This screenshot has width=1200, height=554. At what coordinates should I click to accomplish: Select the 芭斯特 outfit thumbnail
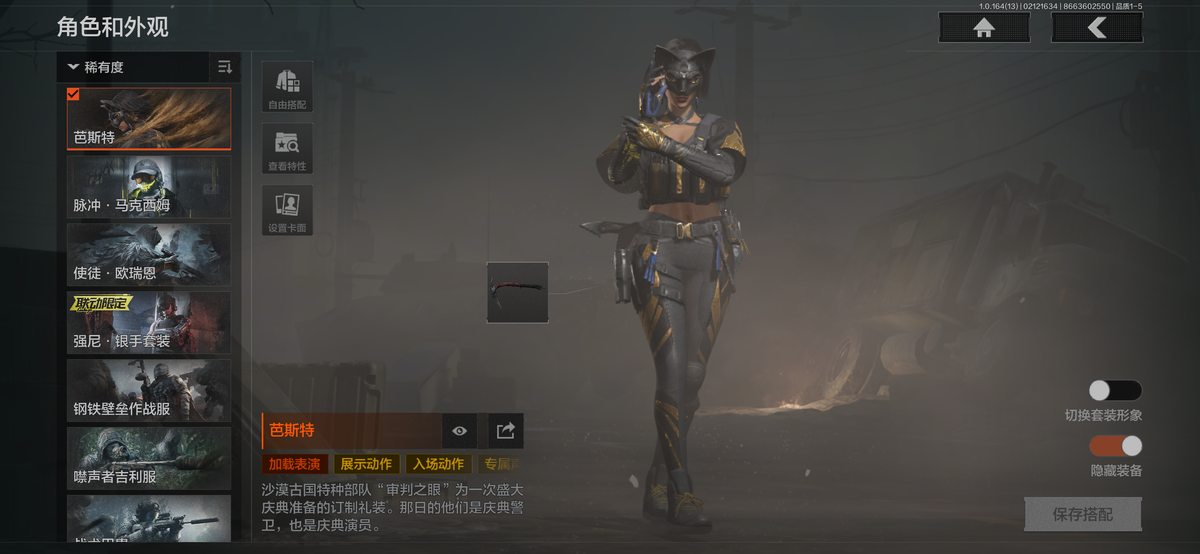(149, 119)
